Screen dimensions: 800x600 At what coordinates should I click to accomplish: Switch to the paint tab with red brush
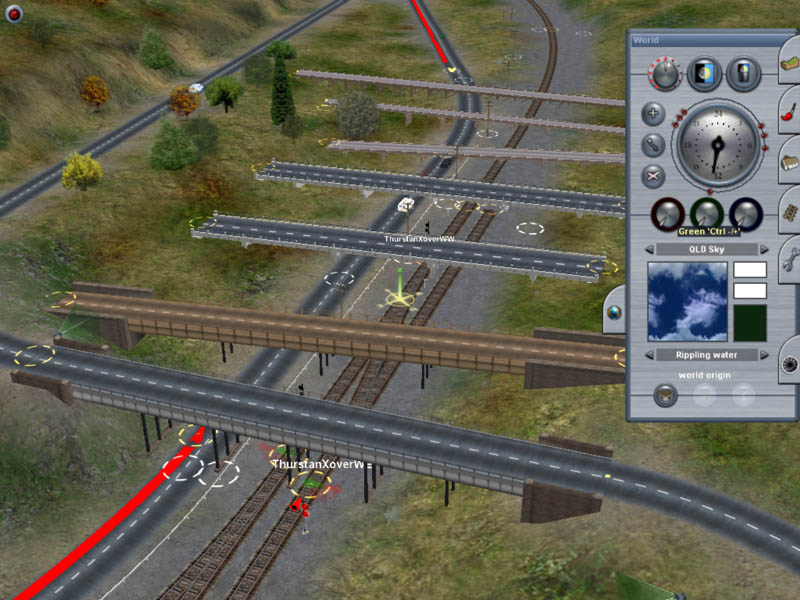click(789, 111)
